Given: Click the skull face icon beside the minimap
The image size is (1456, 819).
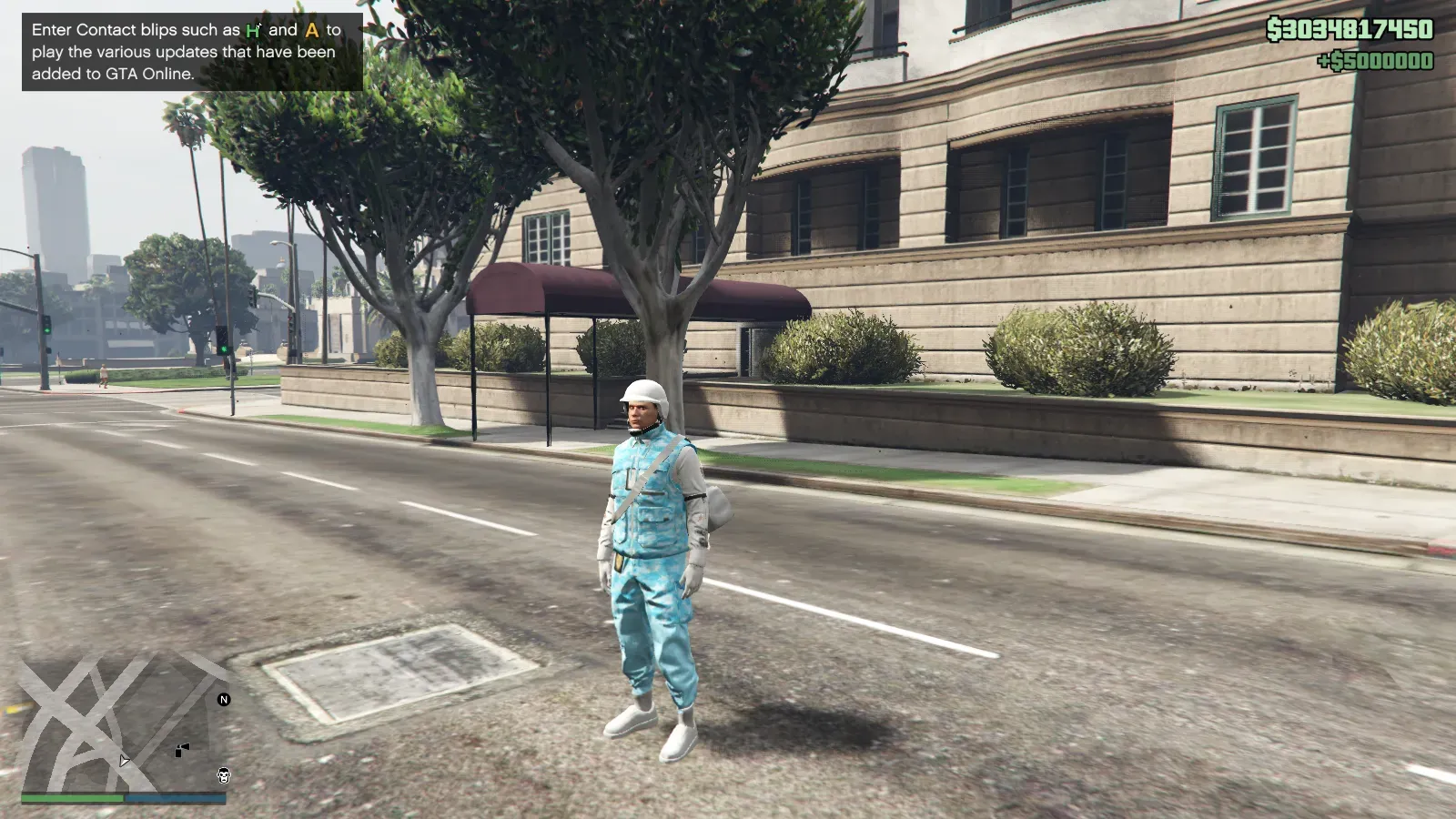Looking at the screenshot, I should [224, 776].
